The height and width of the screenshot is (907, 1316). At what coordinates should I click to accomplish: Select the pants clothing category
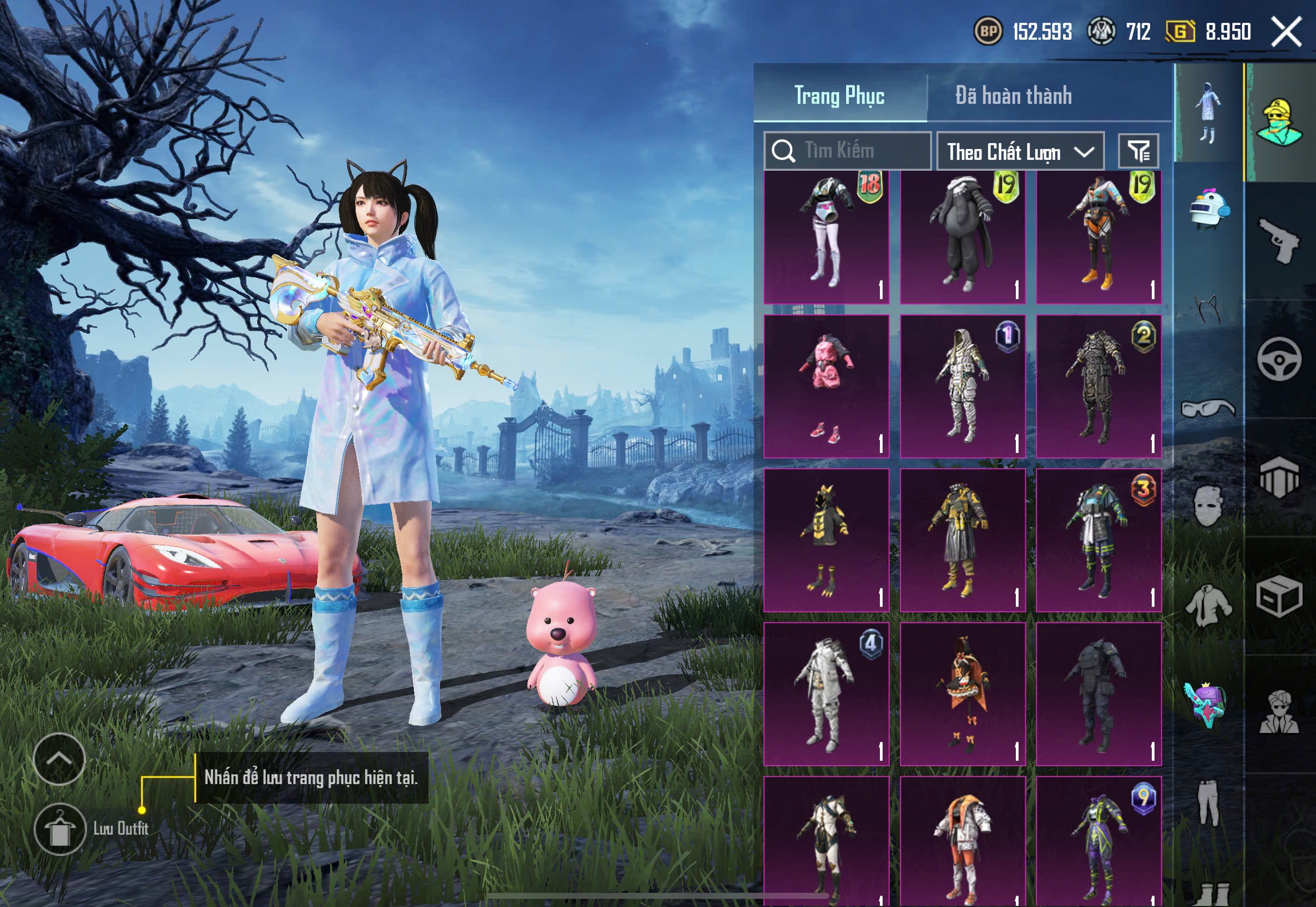click(x=1208, y=803)
